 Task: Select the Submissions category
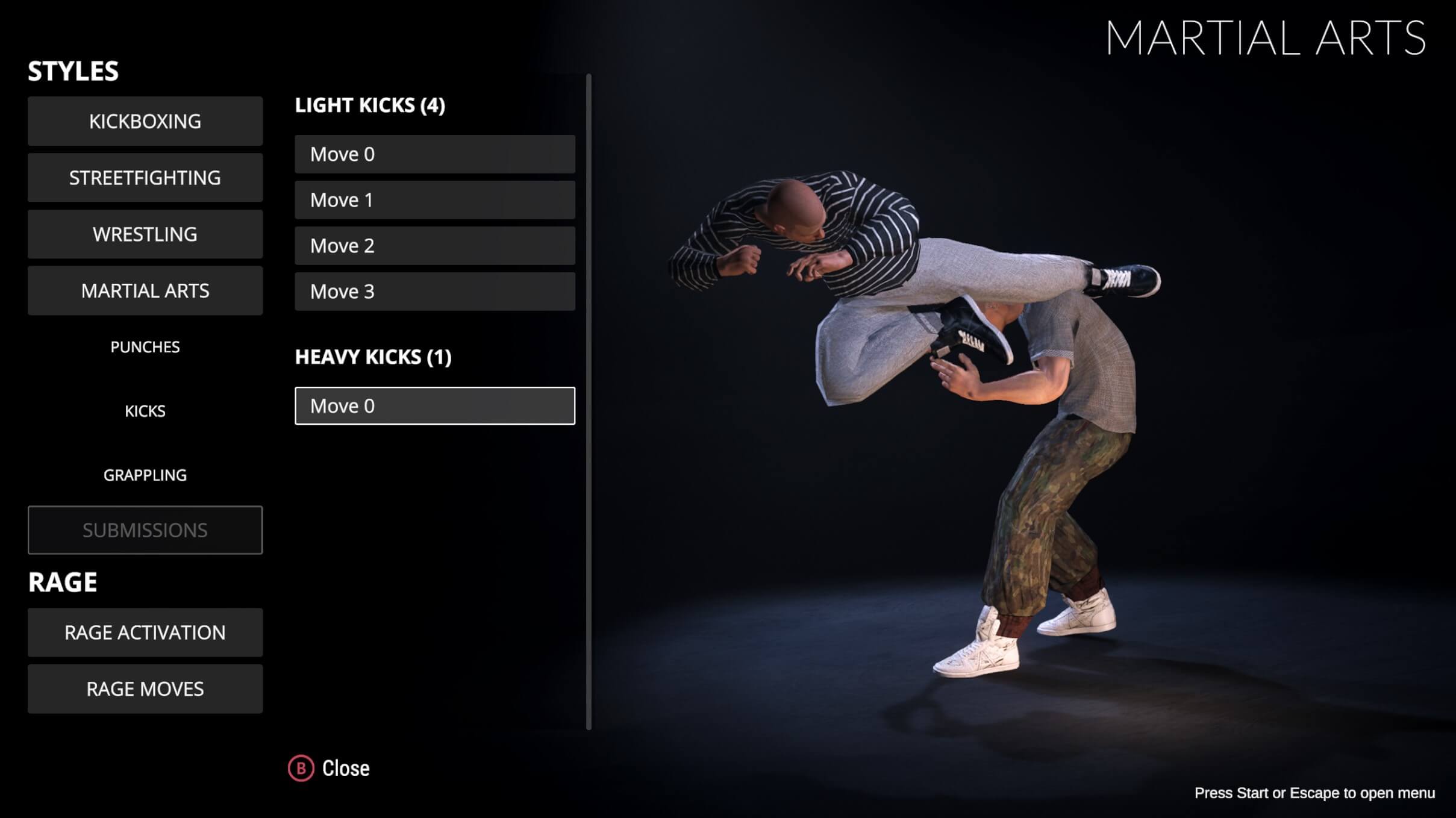(145, 530)
